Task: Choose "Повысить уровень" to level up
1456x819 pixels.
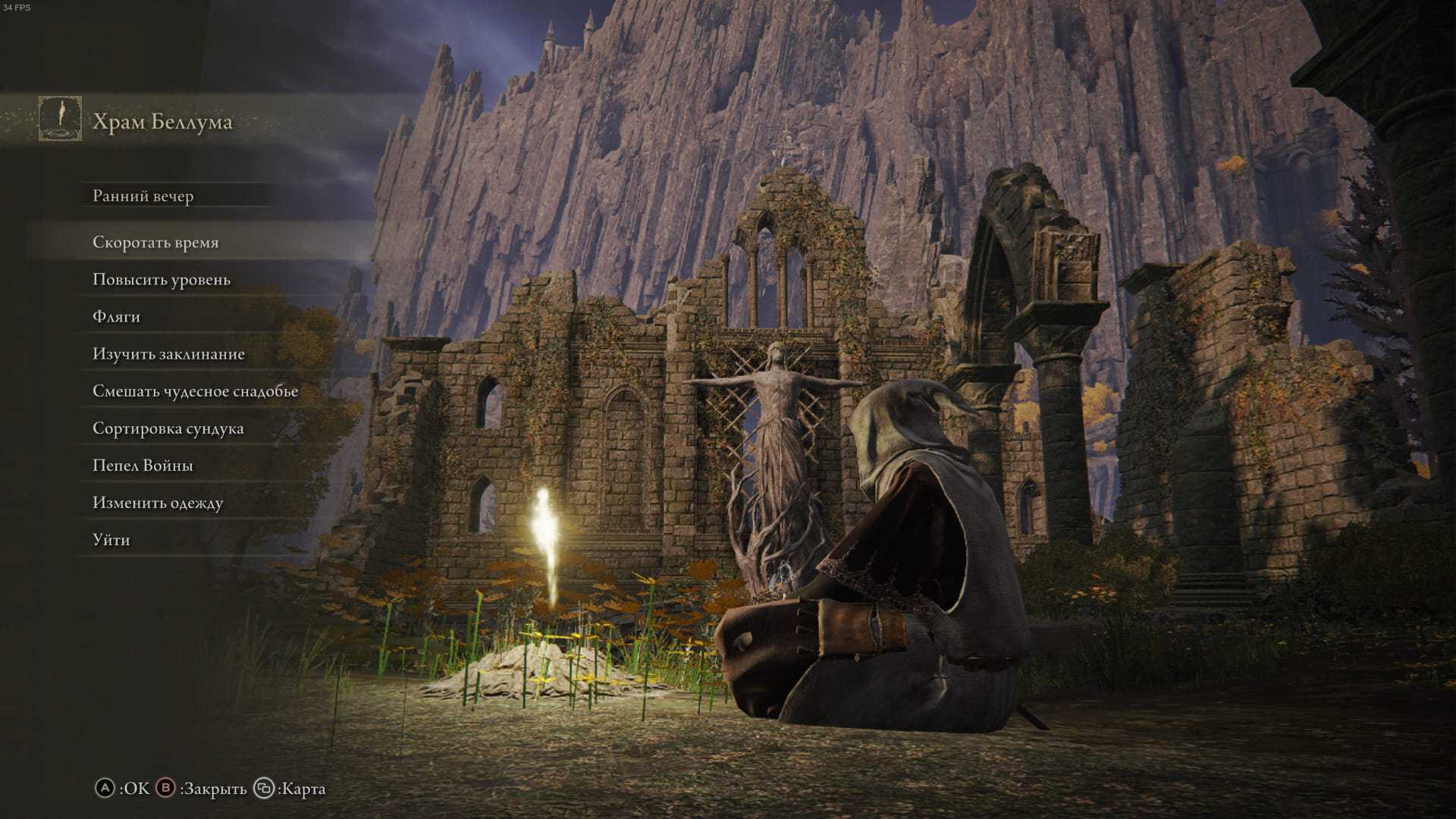Action: pyautogui.click(x=162, y=280)
